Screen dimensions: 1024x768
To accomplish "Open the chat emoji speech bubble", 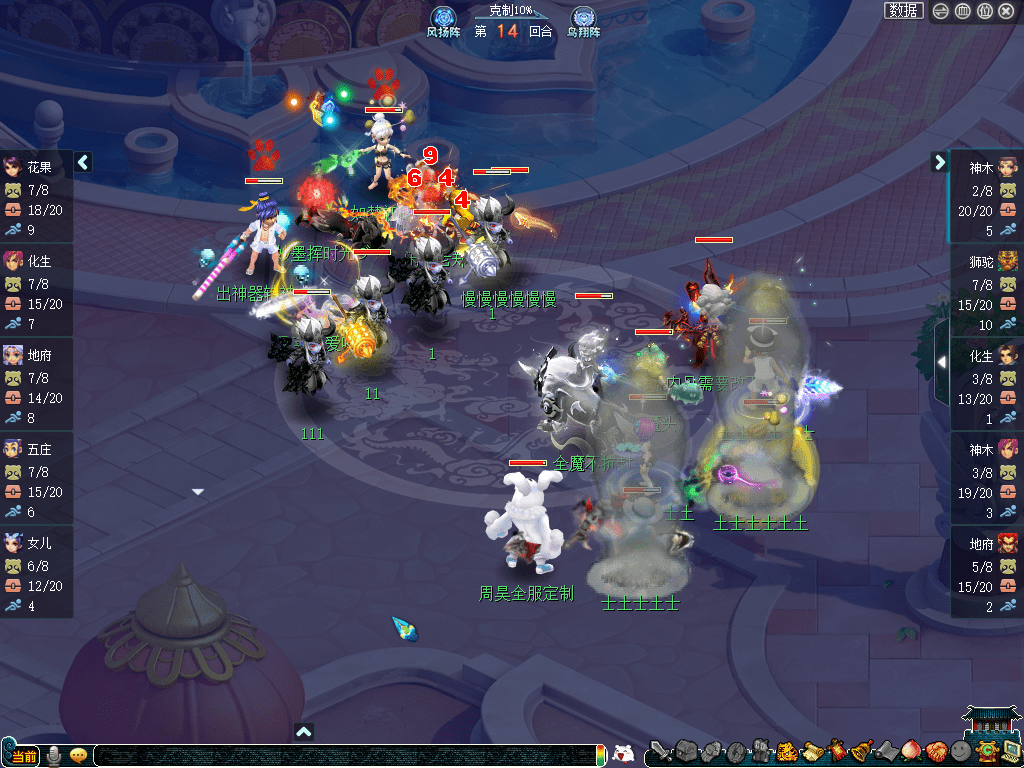I will tap(77, 755).
